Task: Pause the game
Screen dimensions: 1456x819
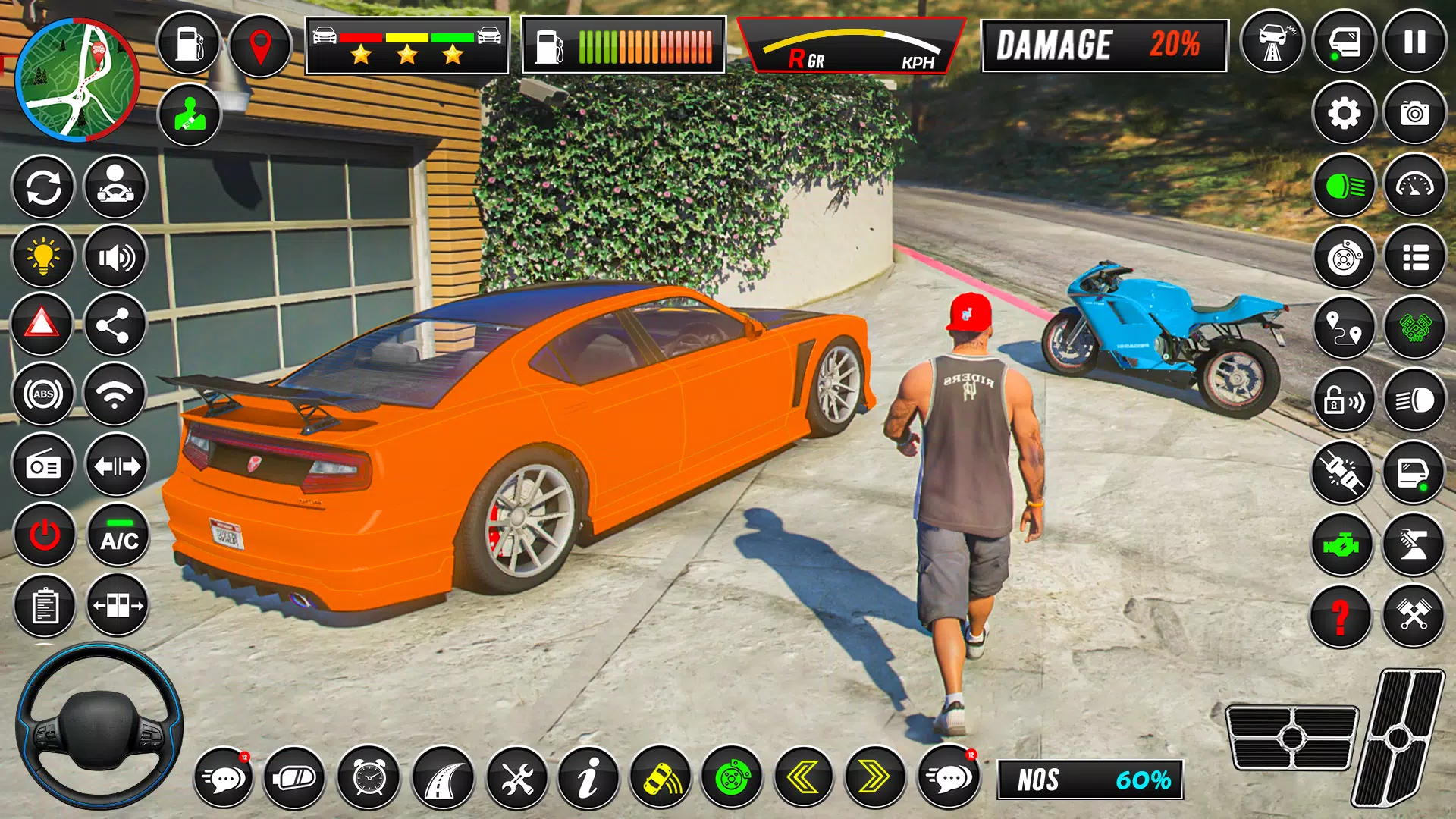Action: (1414, 42)
